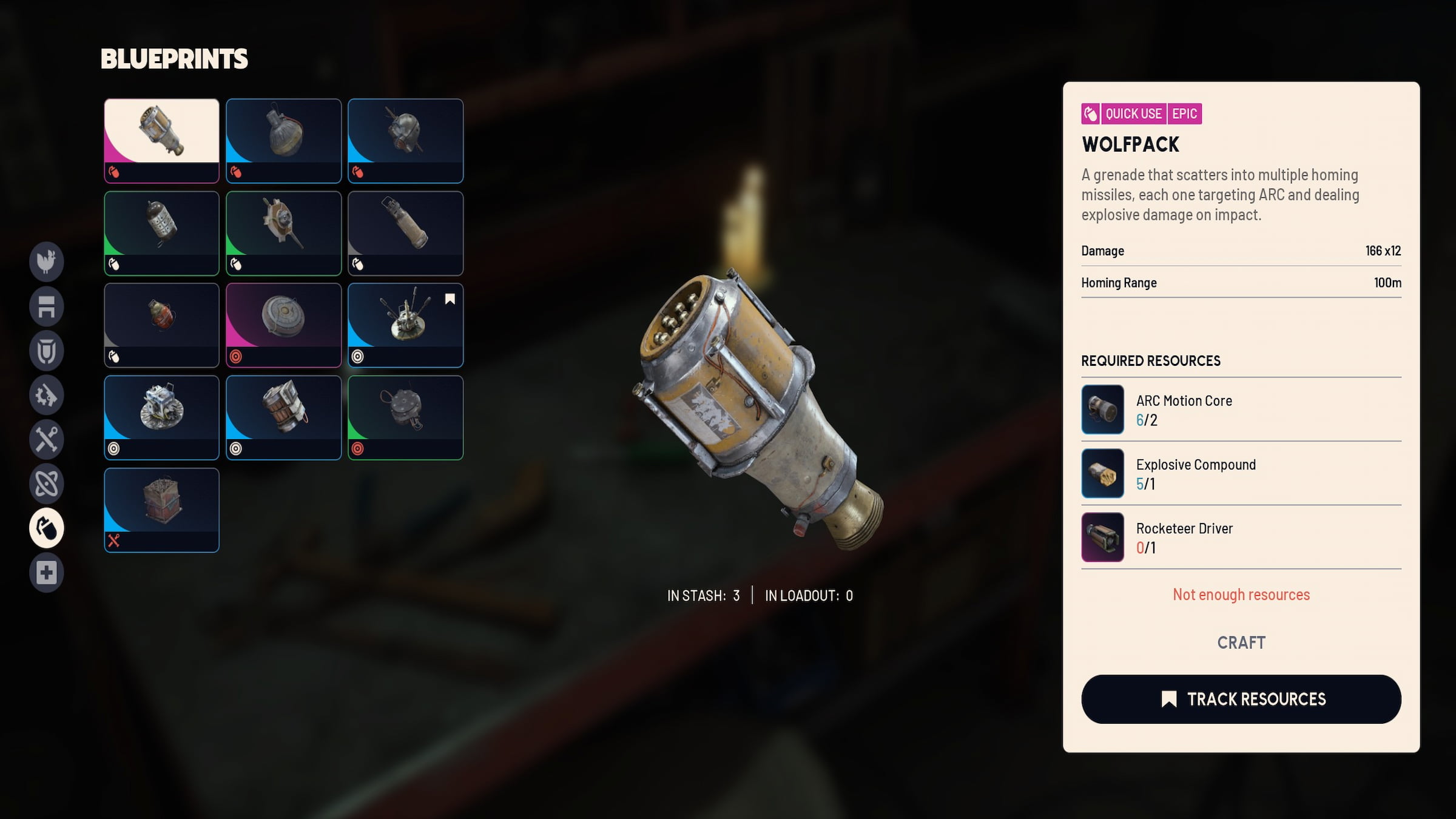Select the tall cylindrical canister blueprint
Image resolution: width=1456 pixels, height=819 pixels.
(405, 232)
